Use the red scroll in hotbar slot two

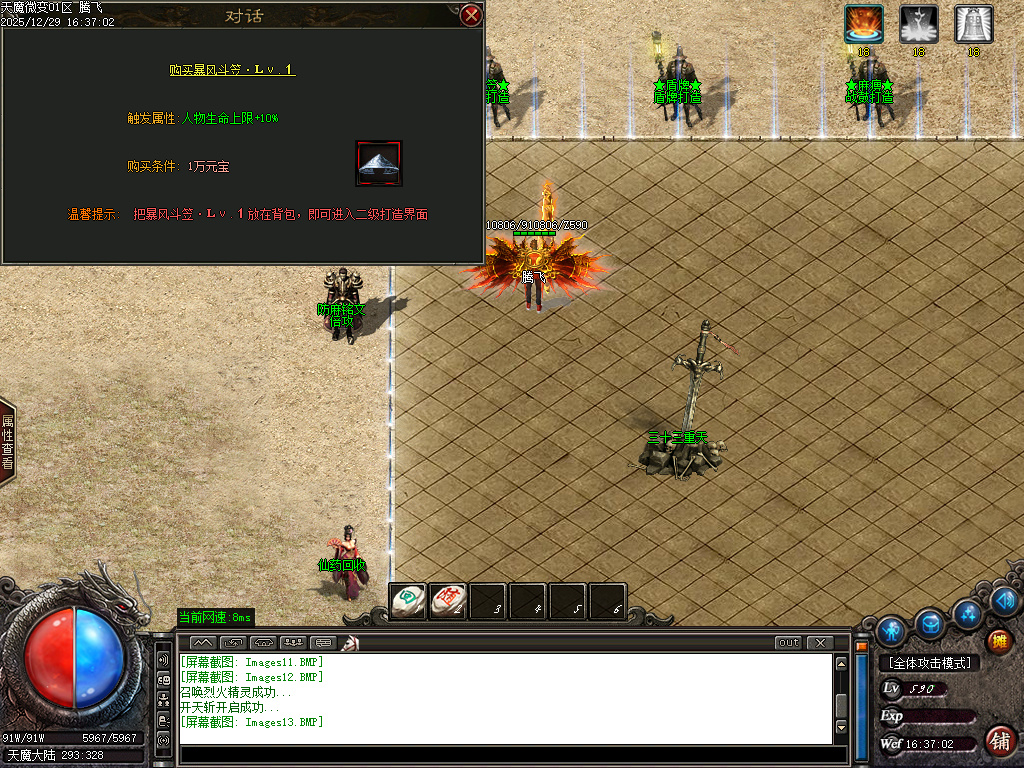click(447, 601)
